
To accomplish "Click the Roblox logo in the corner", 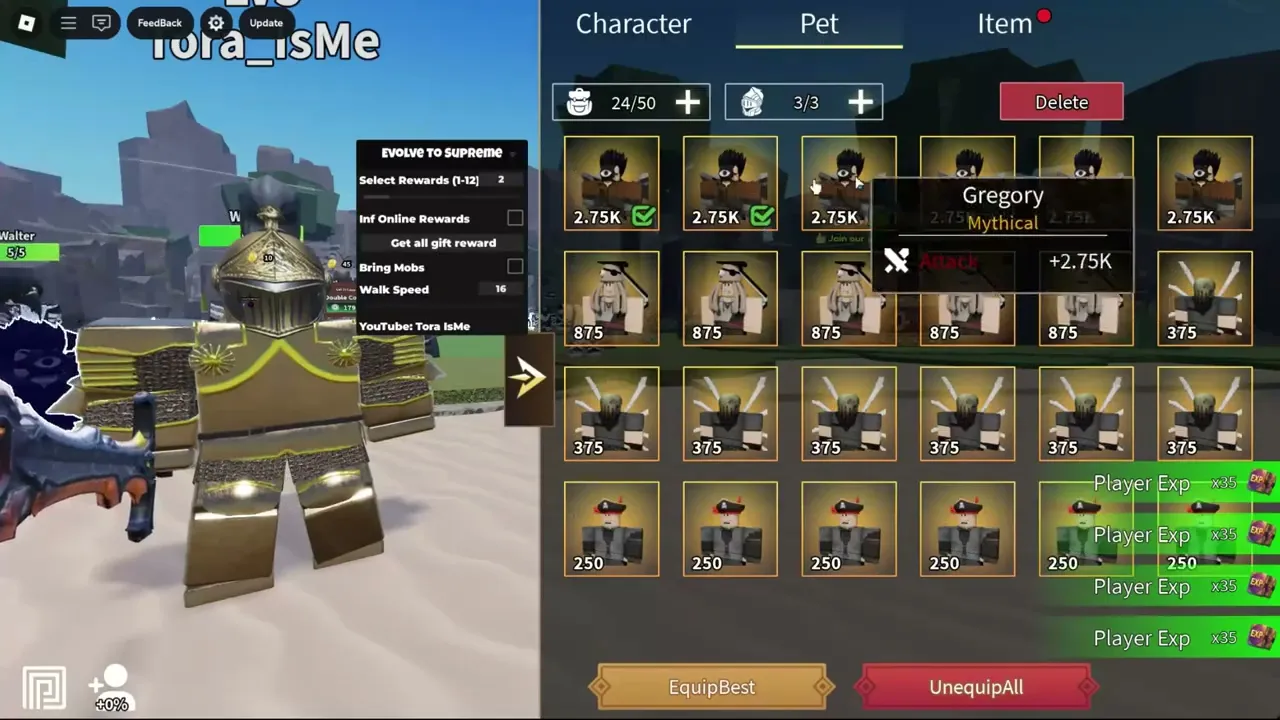I will (27, 22).
